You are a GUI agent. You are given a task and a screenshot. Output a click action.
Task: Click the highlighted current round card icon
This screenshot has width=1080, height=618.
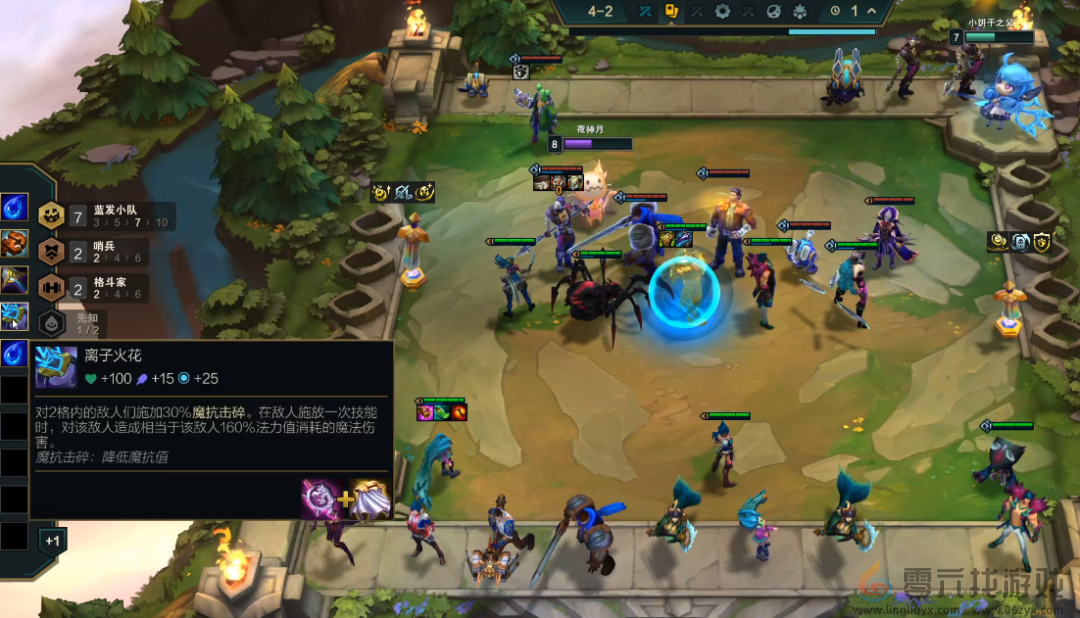672,12
